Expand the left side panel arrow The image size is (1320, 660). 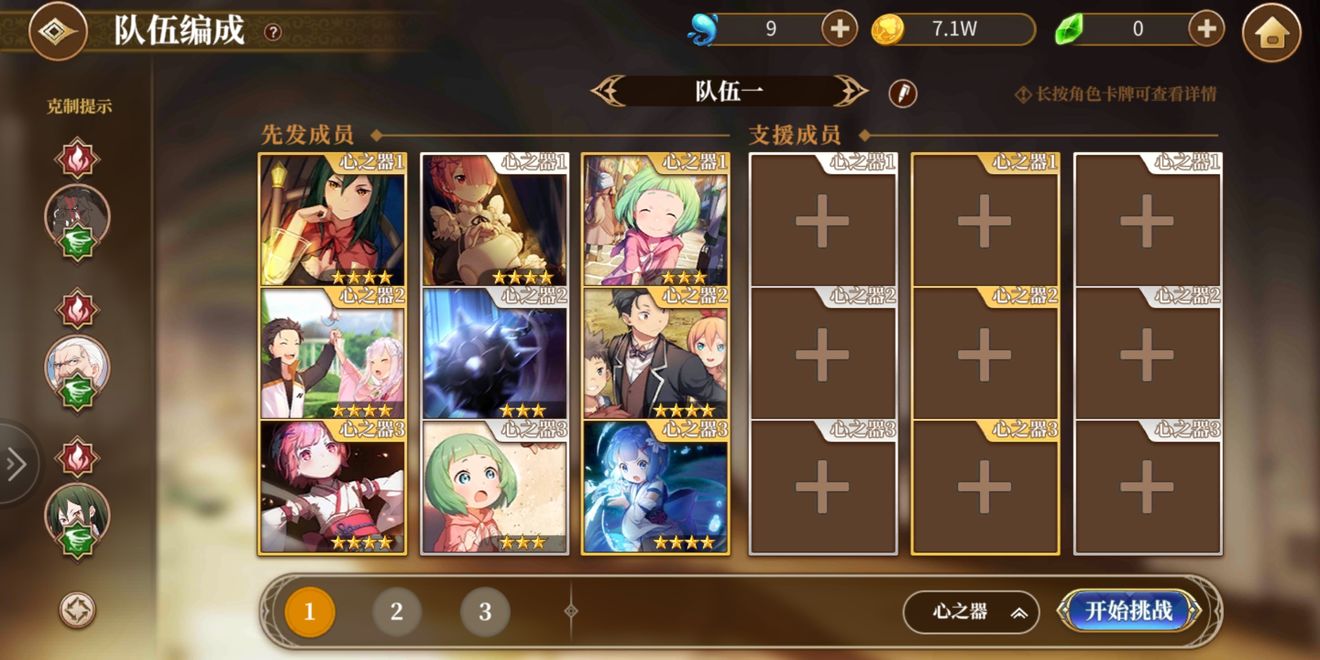tap(16, 464)
